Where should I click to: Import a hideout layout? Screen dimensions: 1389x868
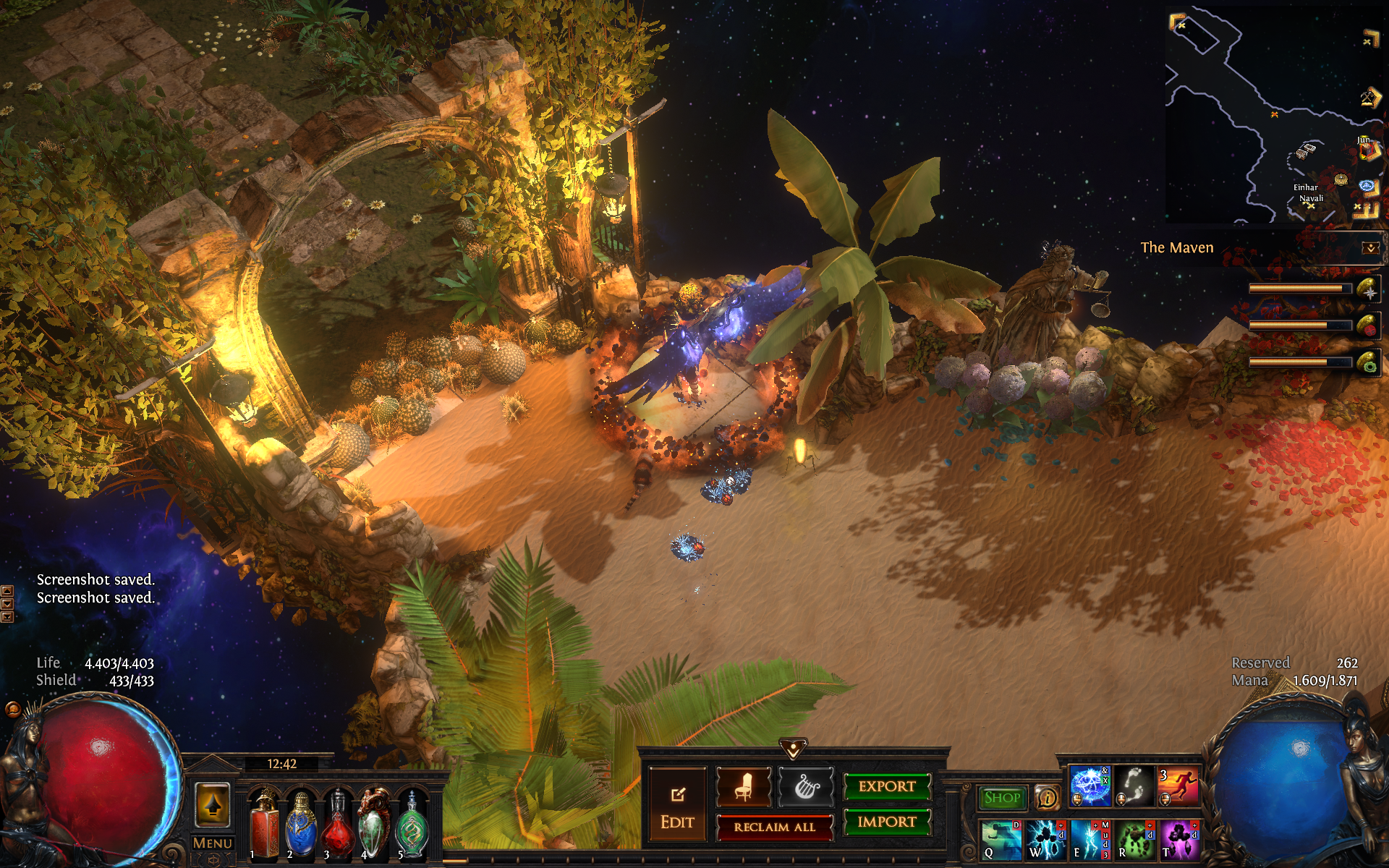(x=887, y=822)
